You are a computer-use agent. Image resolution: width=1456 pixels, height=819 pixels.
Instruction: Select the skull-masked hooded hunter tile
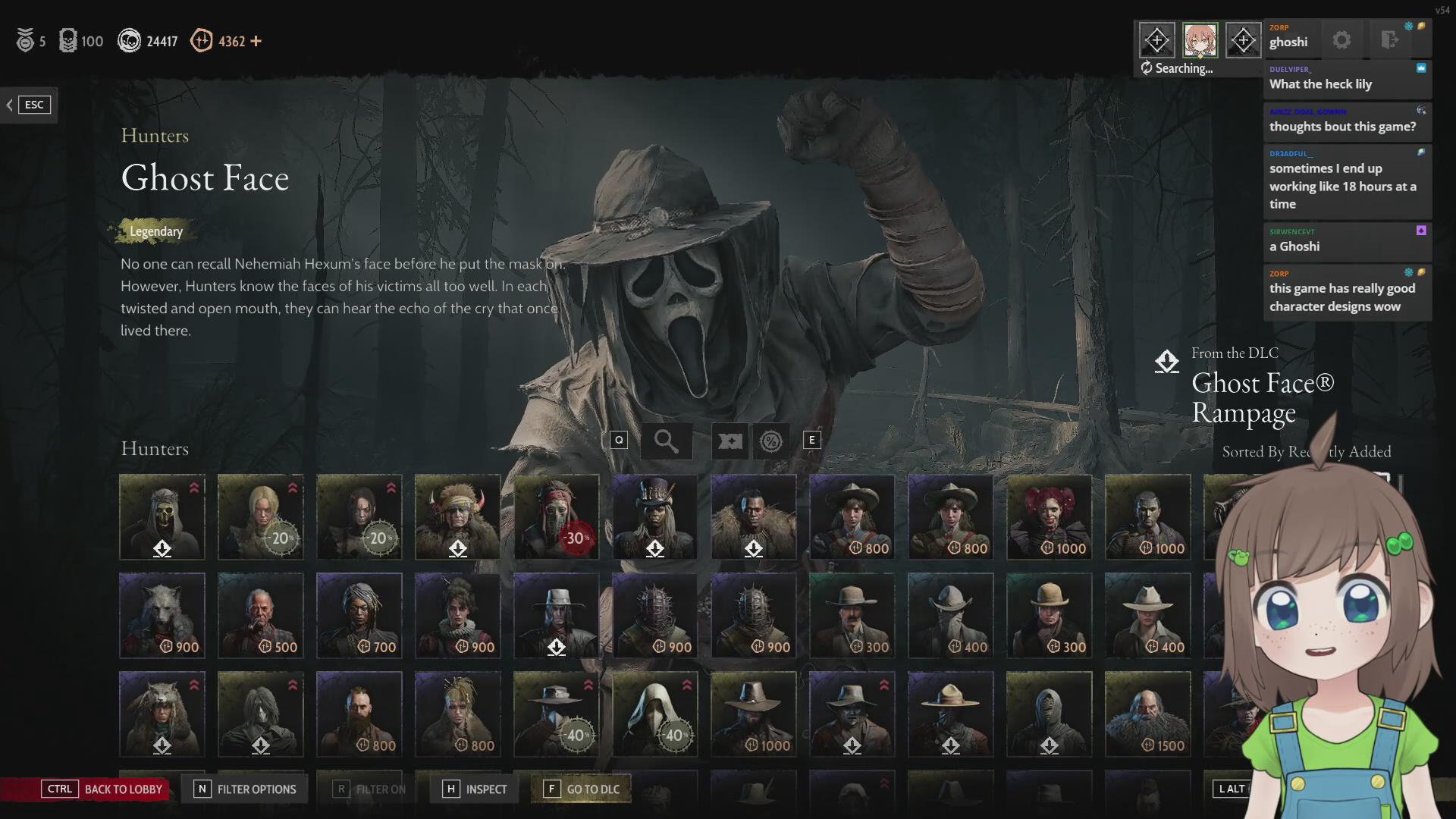(162, 517)
